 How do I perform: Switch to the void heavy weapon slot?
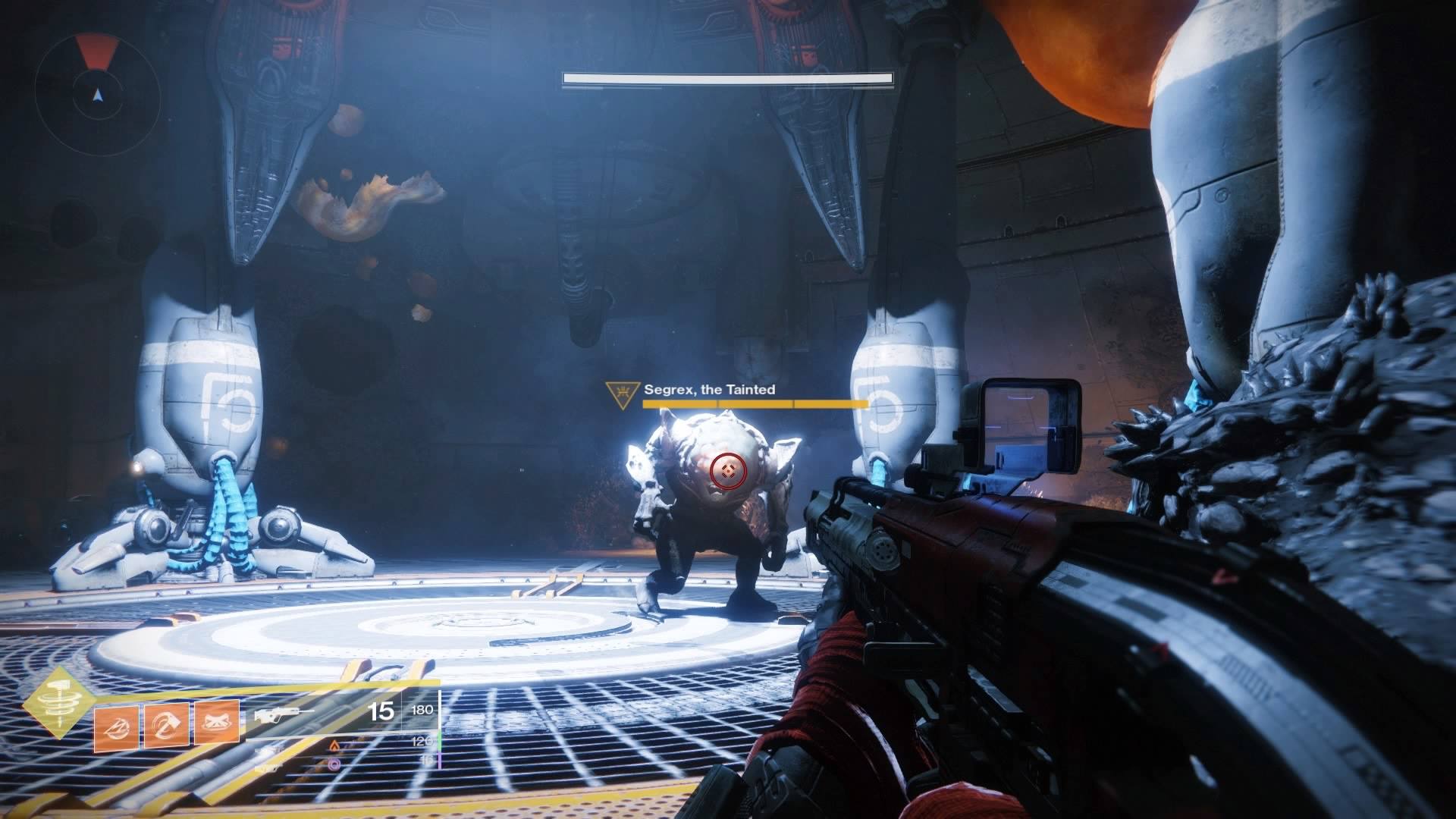pyautogui.click(x=335, y=765)
